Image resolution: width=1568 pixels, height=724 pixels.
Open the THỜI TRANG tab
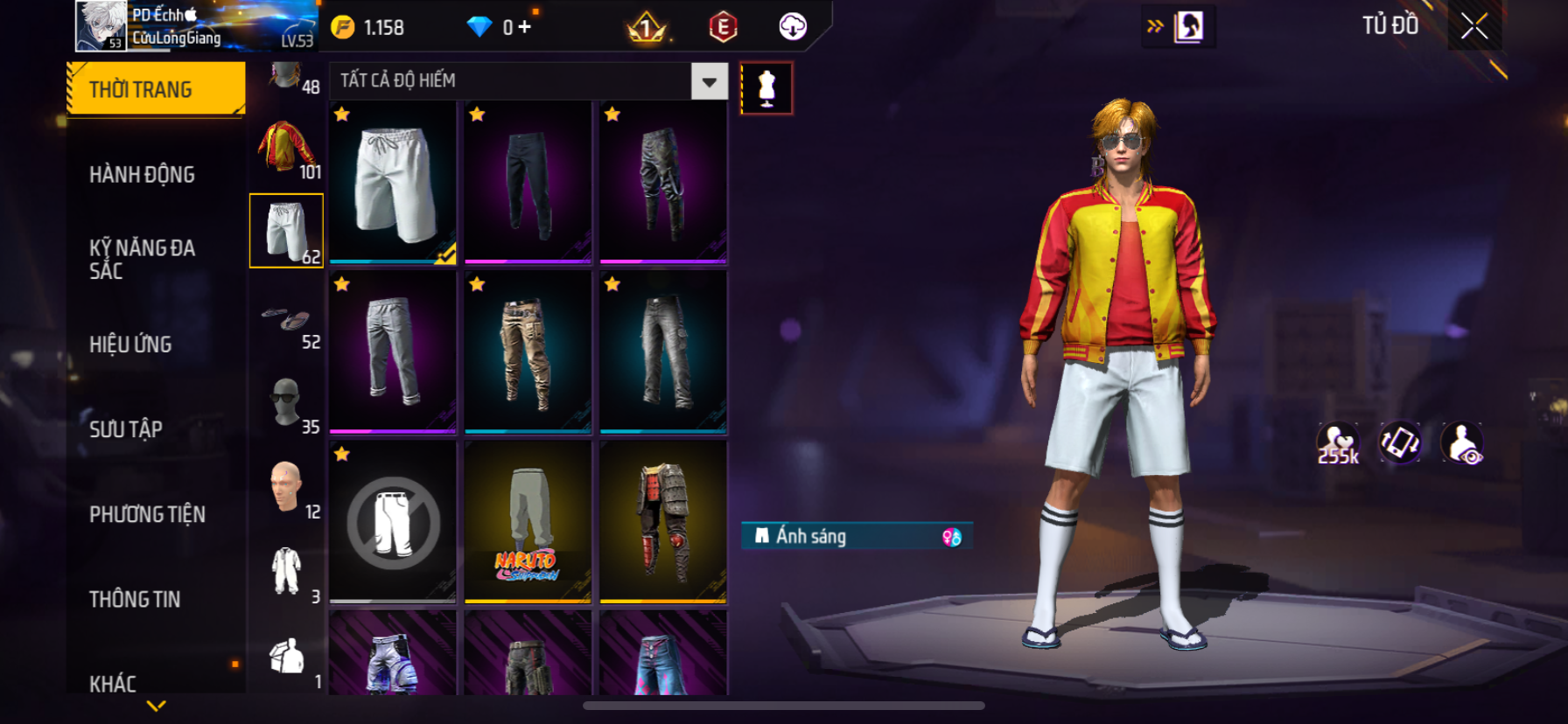tap(156, 89)
